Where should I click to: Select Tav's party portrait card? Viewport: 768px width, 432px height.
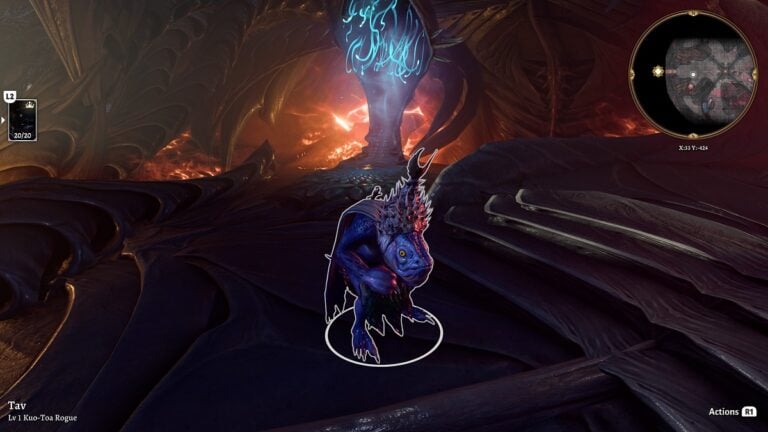pyautogui.click(x=22, y=119)
